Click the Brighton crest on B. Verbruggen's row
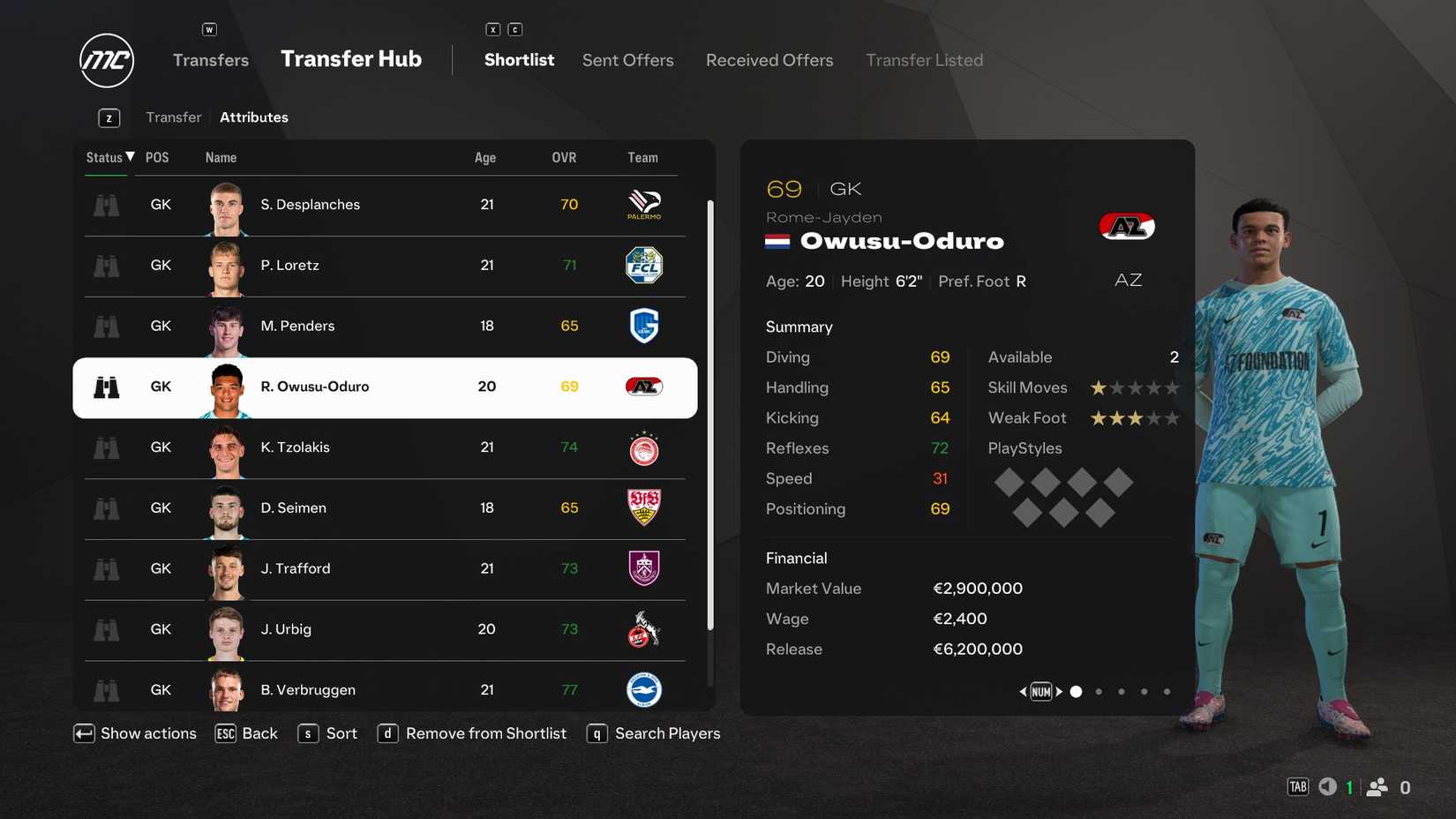 [x=643, y=690]
